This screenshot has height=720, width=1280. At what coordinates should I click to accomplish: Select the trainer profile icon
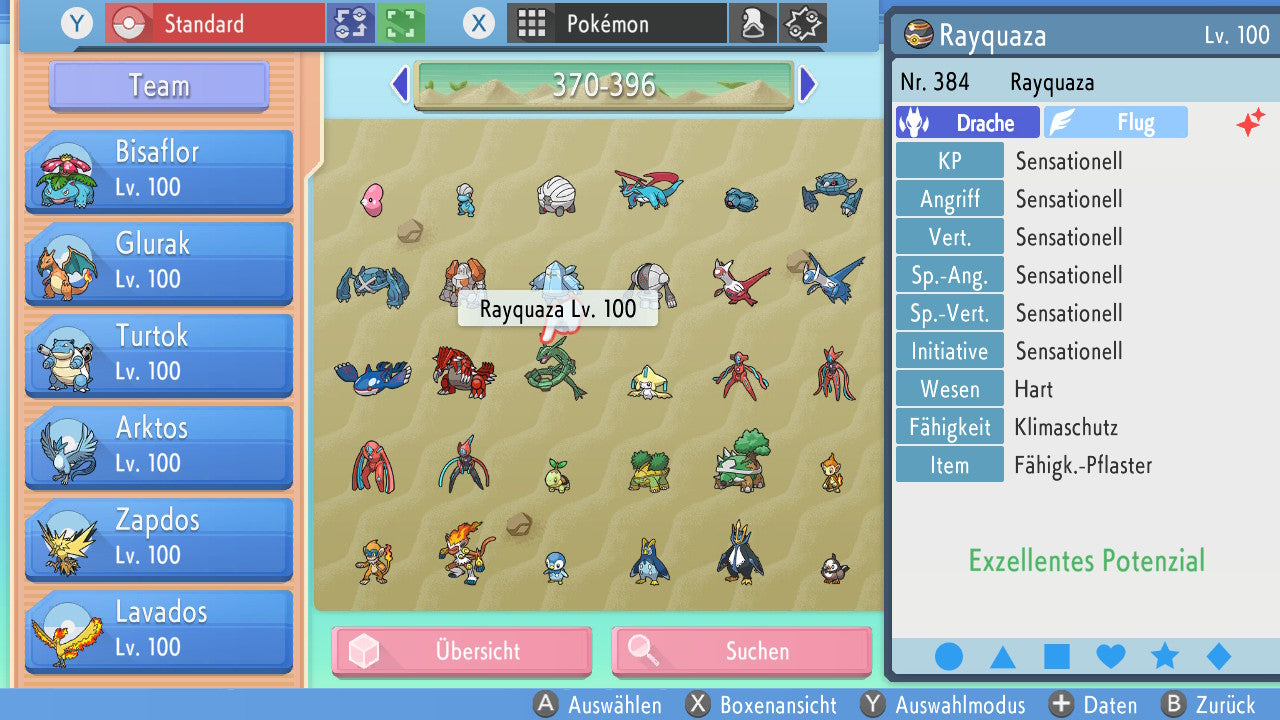click(753, 22)
